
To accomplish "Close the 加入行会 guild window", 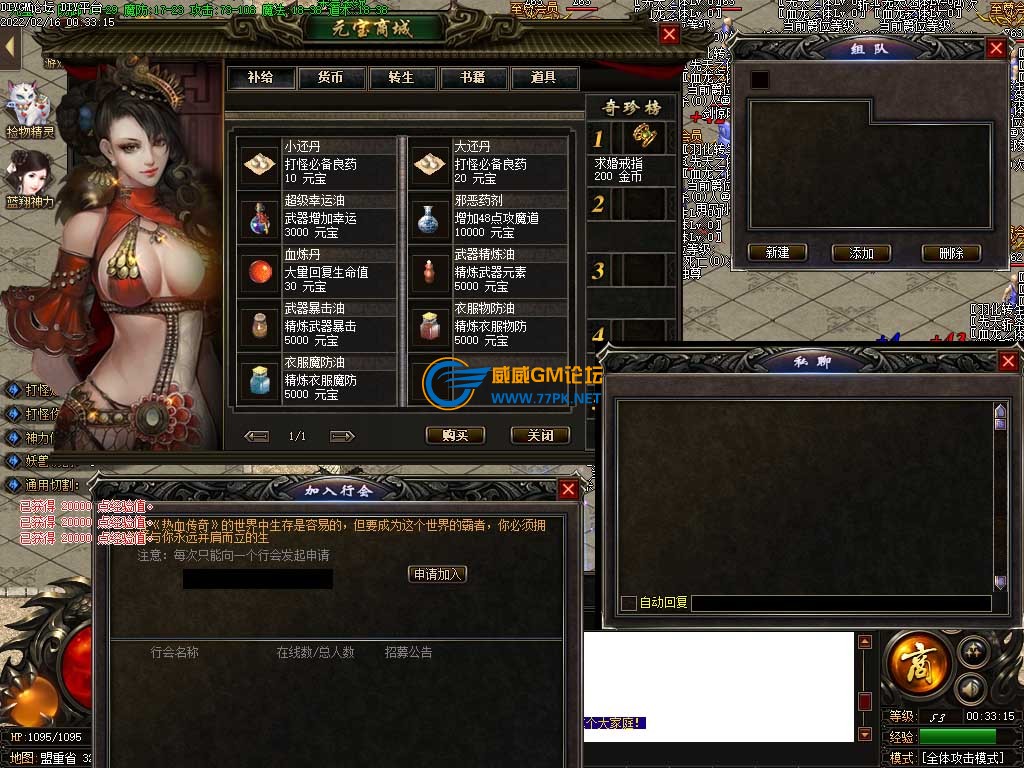I will coord(568,489).
